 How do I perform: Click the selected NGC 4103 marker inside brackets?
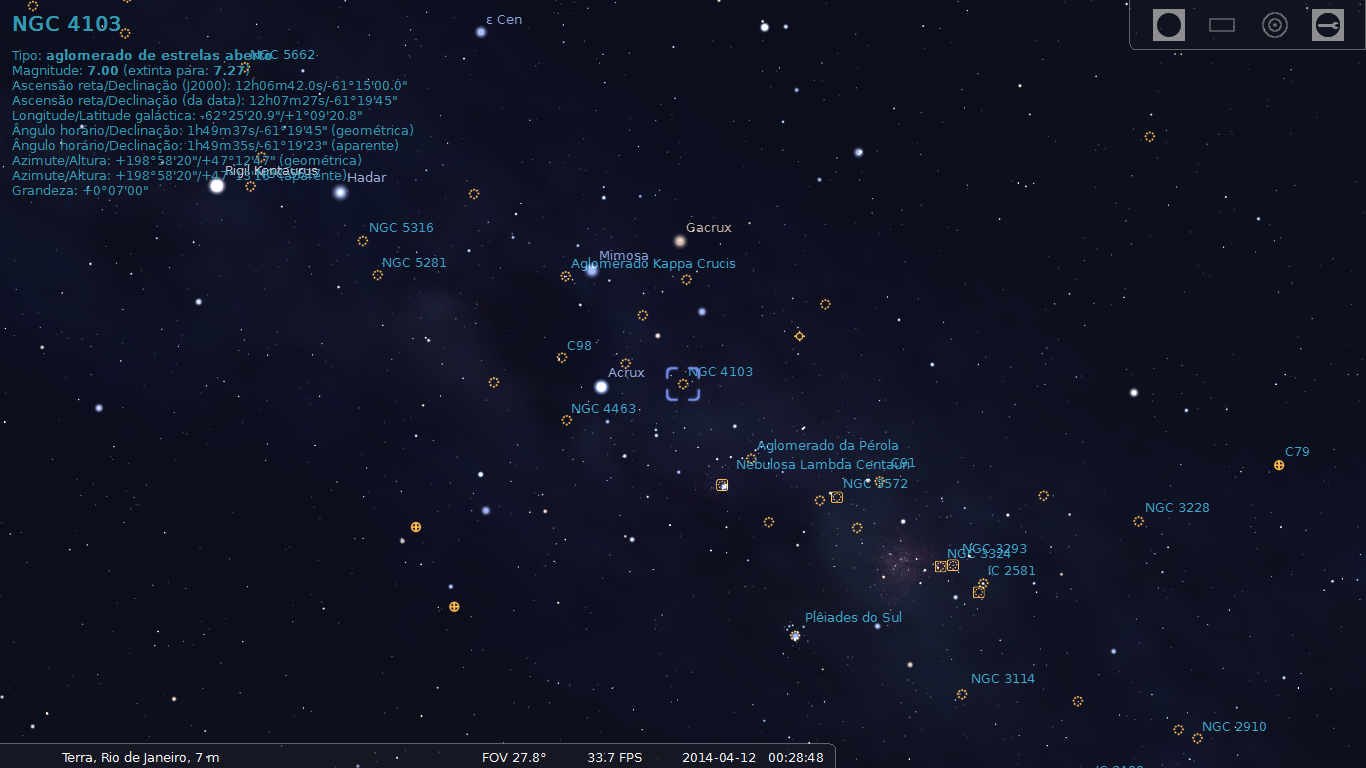point(683,382)
